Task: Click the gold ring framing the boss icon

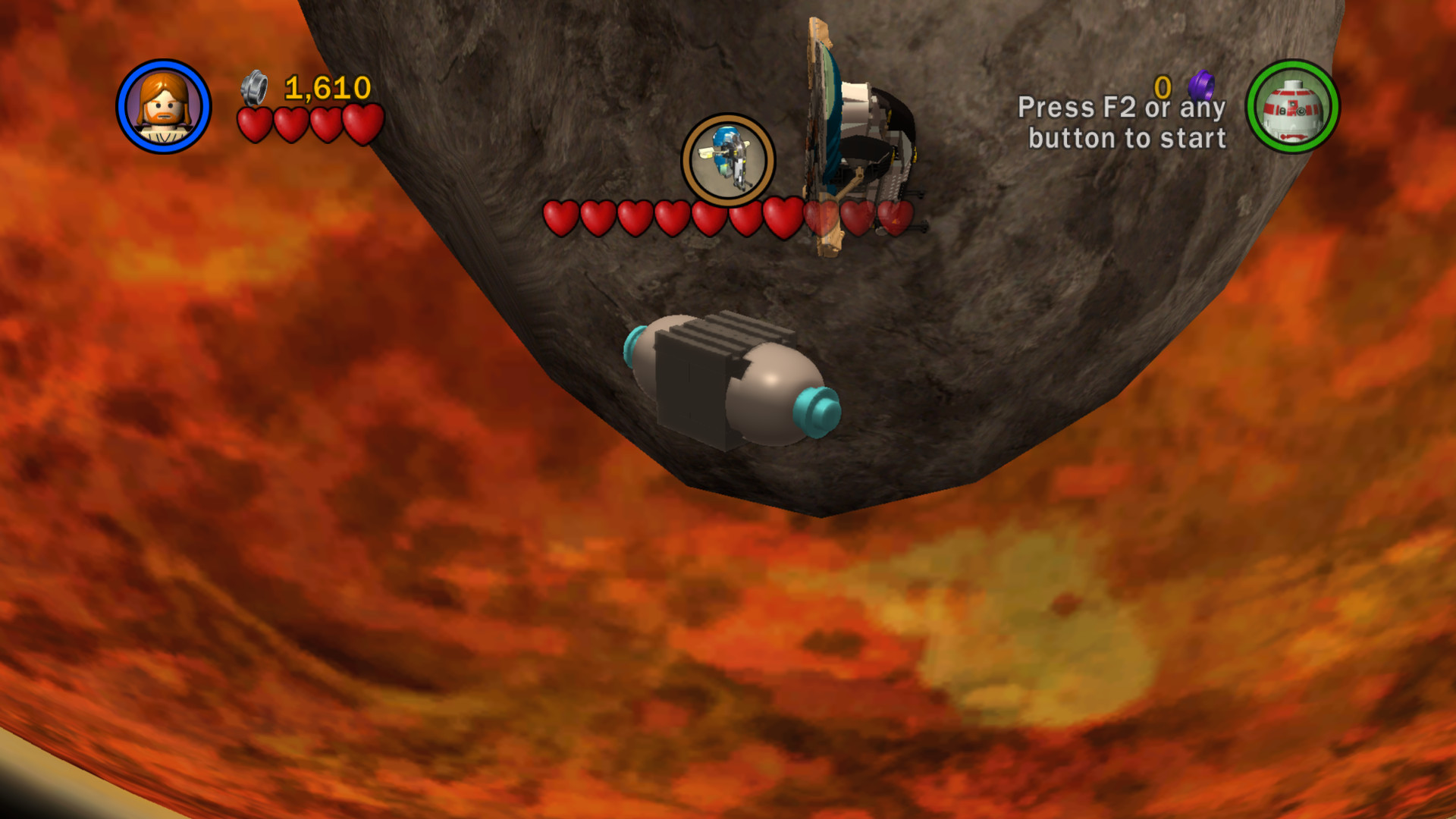Action: (727, 127)
